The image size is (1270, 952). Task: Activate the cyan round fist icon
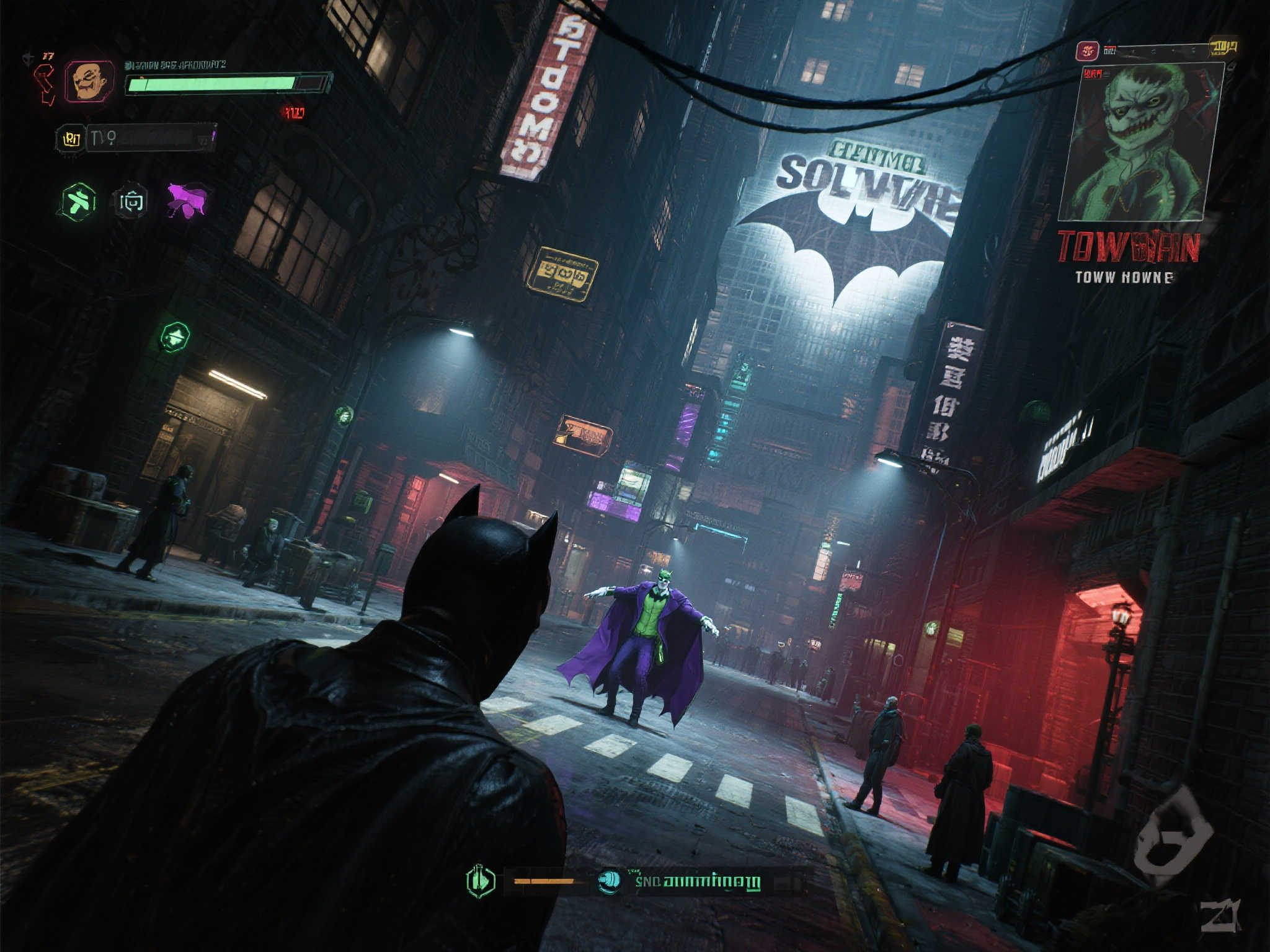610,881
